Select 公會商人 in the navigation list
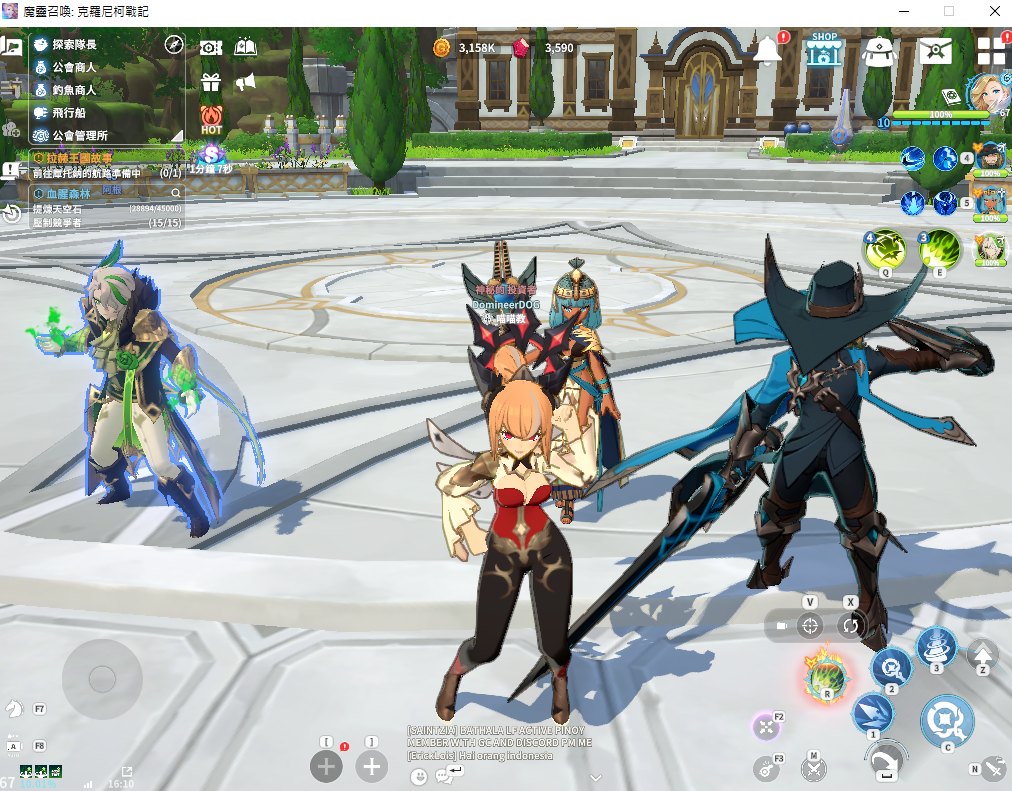 75,67
